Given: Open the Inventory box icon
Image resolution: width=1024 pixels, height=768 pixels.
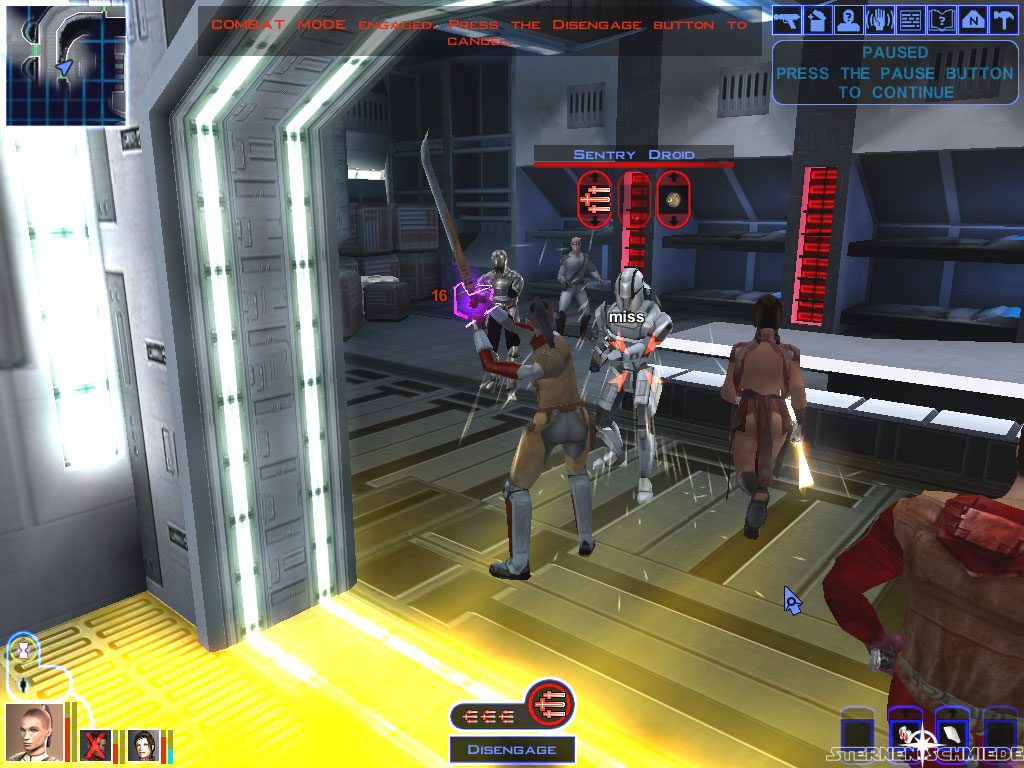Looking at the screenshot, I should pyautogui.click(x=818, y=19).
